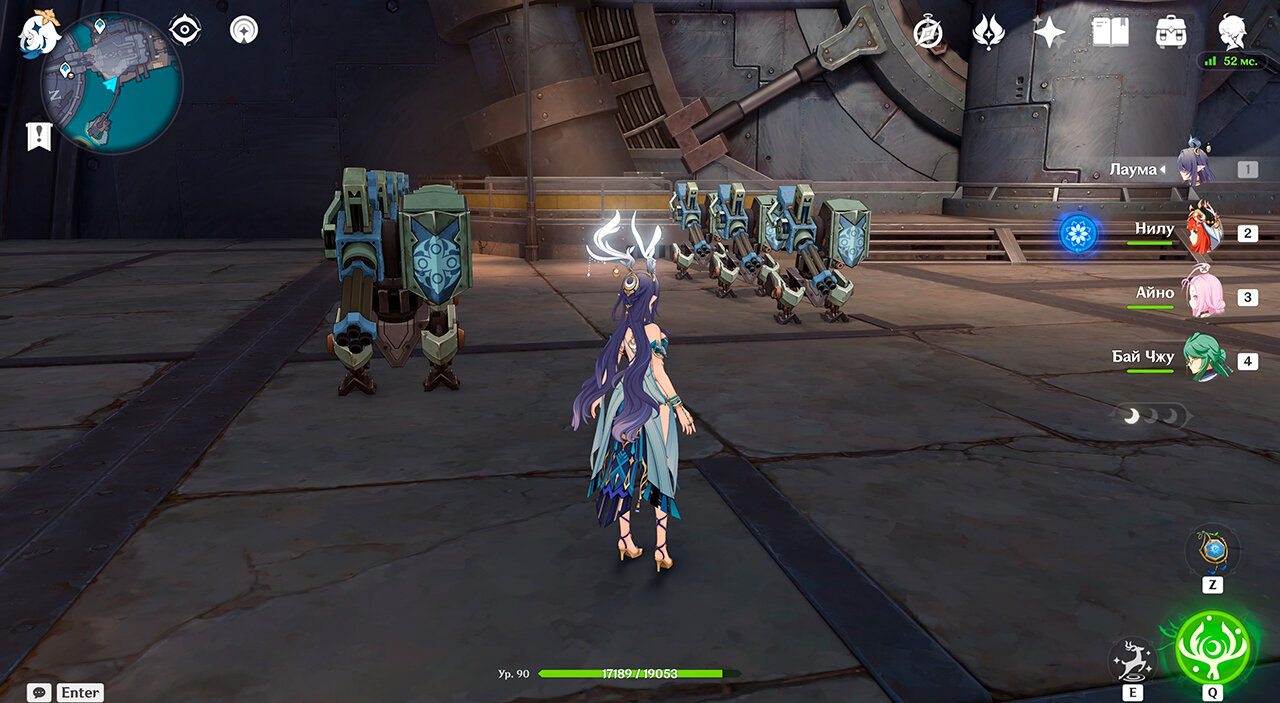Open the character profile icon
The image size is (1280, 703).
1232,31
